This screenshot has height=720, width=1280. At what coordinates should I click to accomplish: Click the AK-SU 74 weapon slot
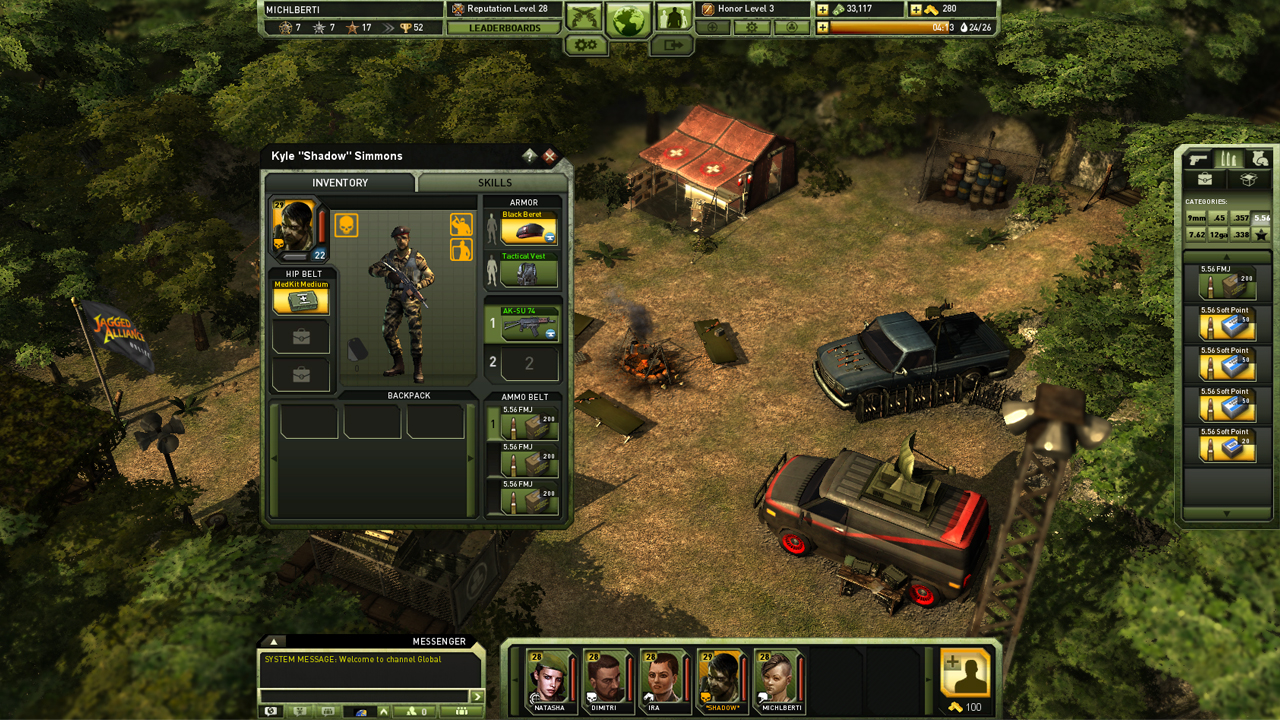(x=528, y=323)
